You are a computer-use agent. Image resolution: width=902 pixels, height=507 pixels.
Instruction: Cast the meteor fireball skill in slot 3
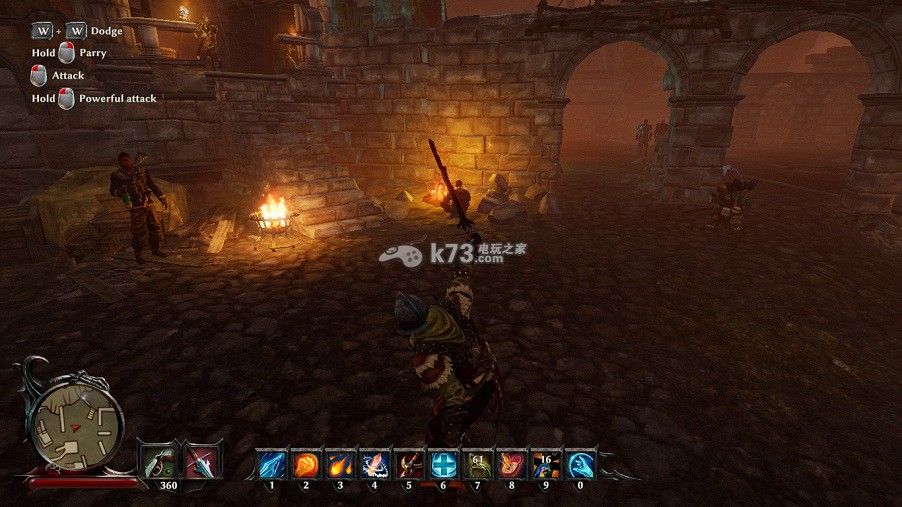pyautogui.click(x=340, y=465)
